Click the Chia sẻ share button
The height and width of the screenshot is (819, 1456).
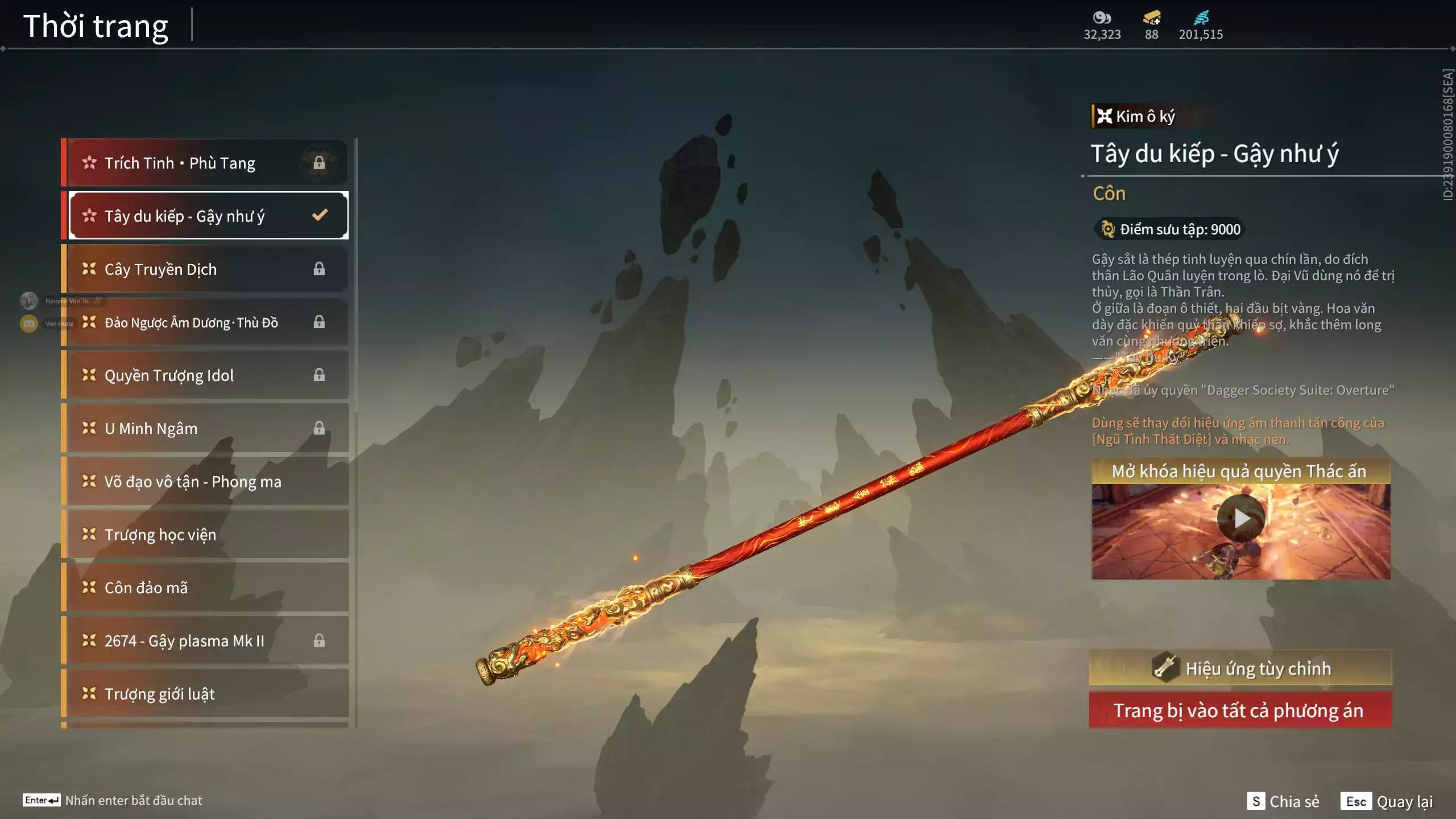(x=1283, y=801)
